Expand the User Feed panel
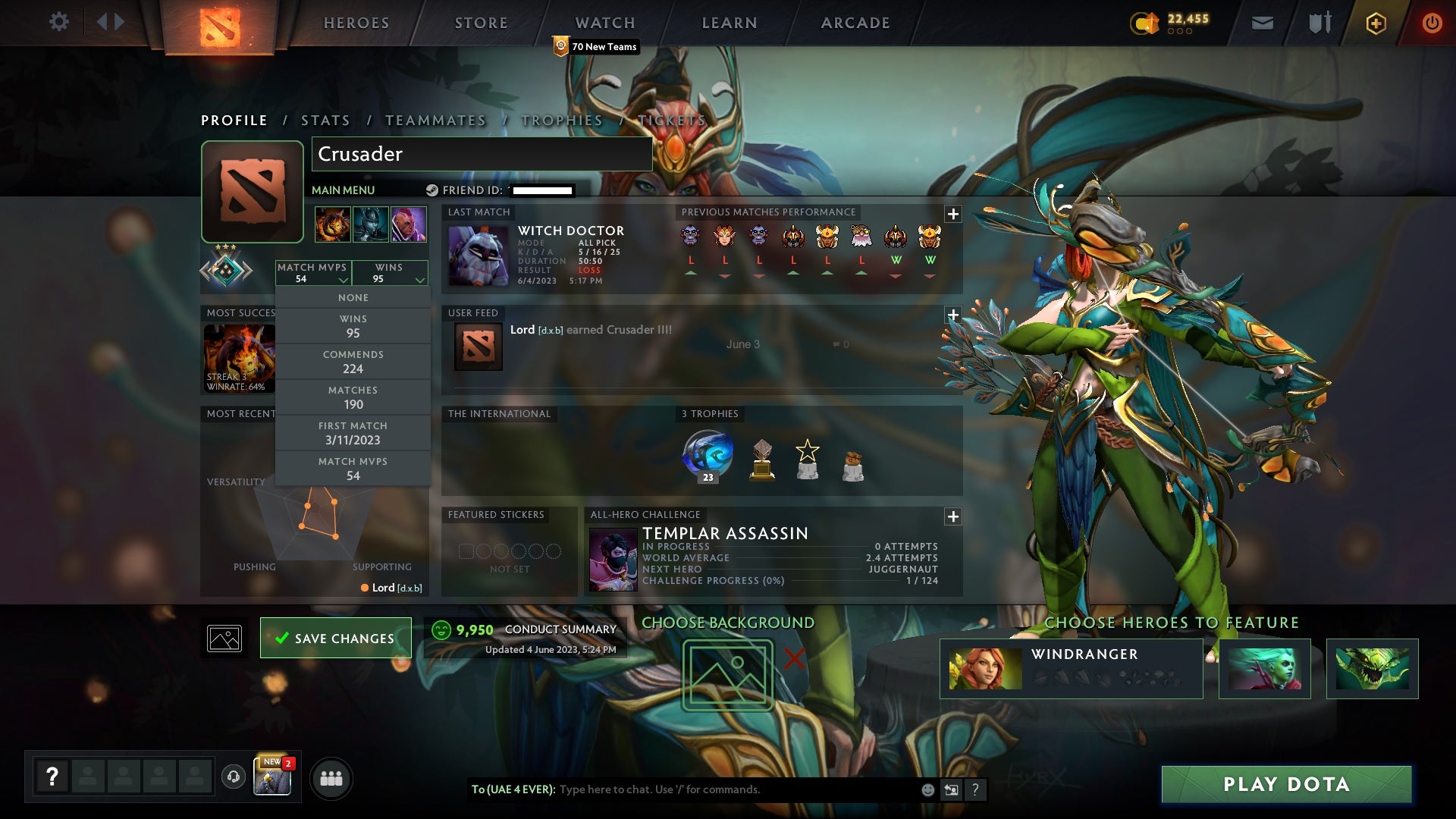Screen dimensions: 1456x819 (x=952, y=314)
